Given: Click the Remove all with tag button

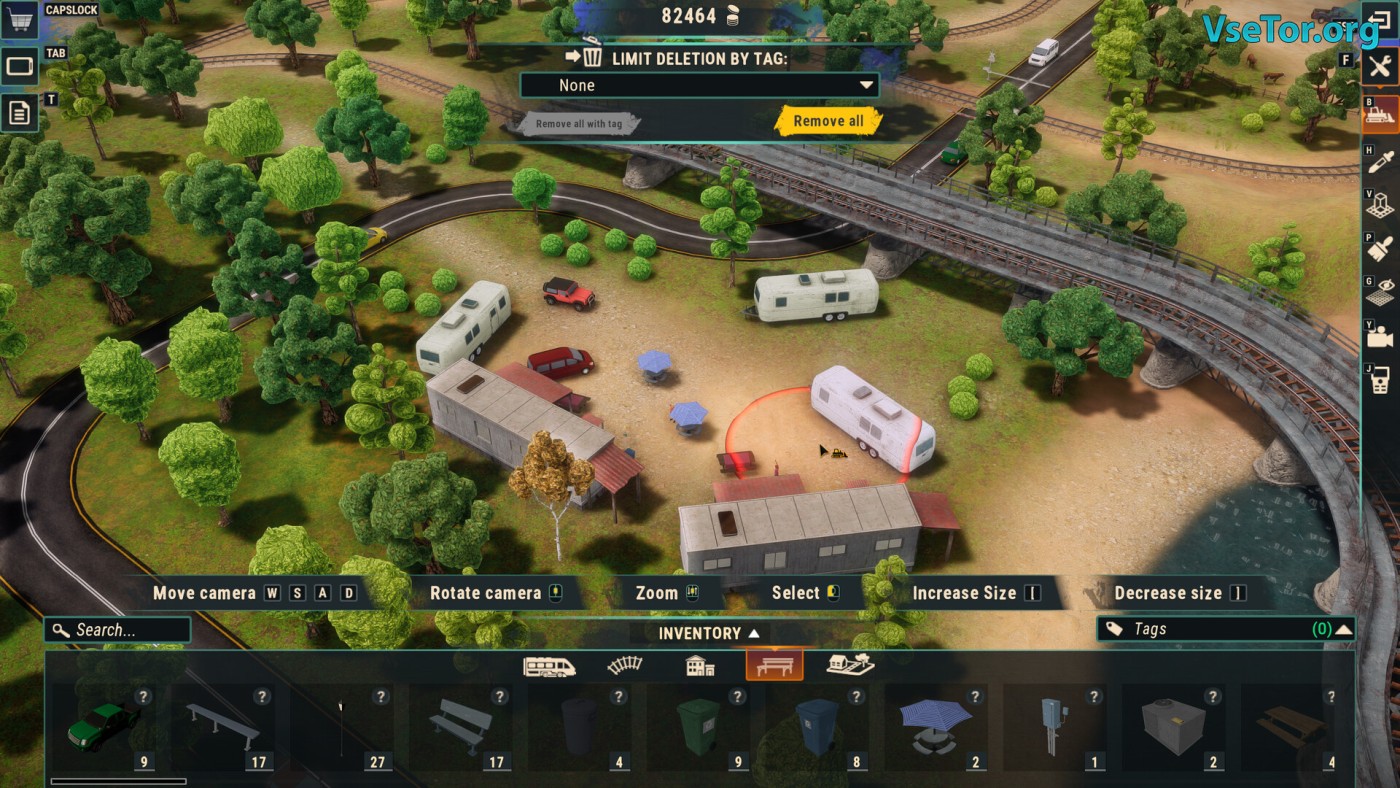Looking at the screenshot, I should (578, 124).
